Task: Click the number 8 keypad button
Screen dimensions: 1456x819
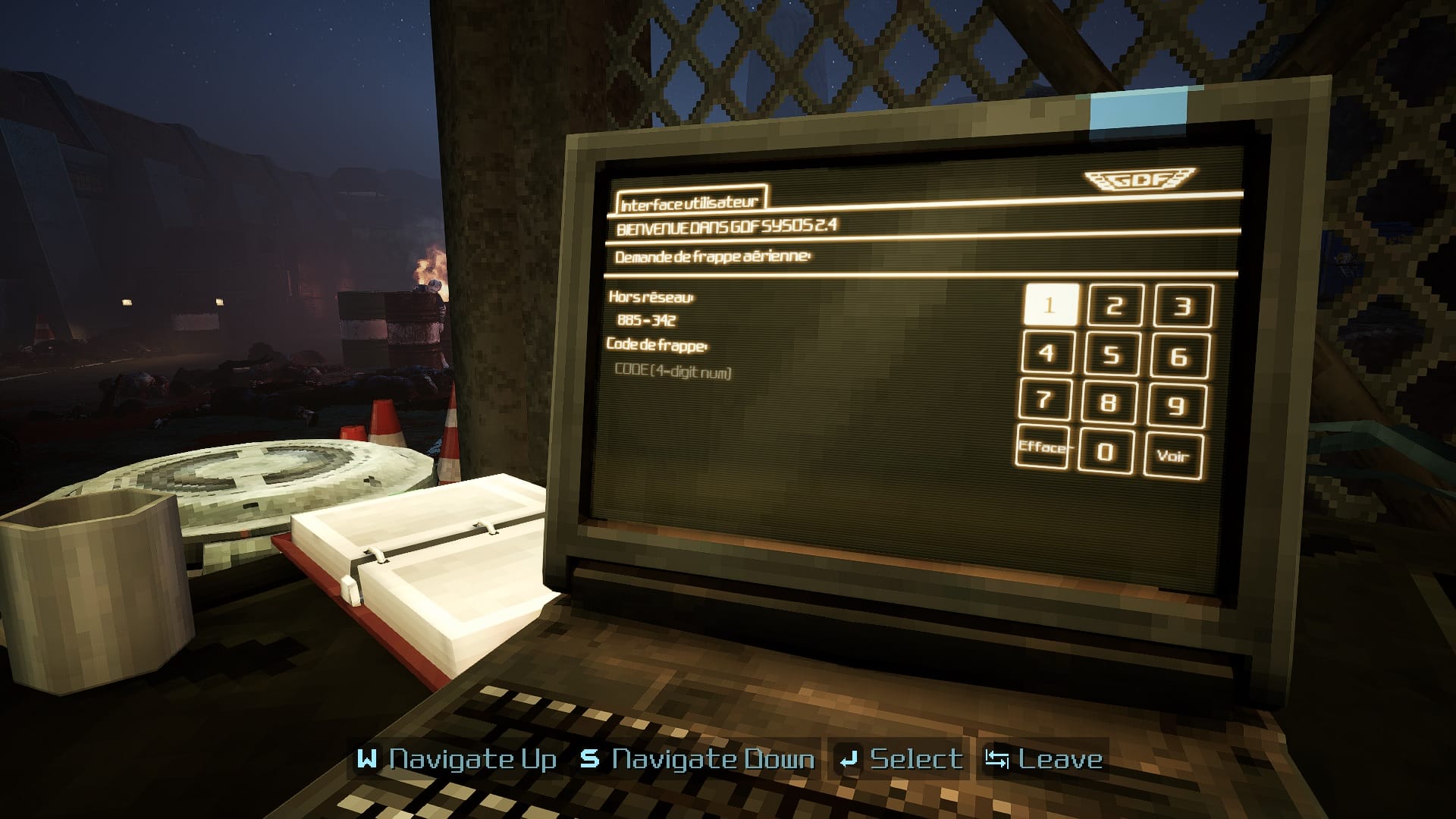Action: coord(1109,403)
